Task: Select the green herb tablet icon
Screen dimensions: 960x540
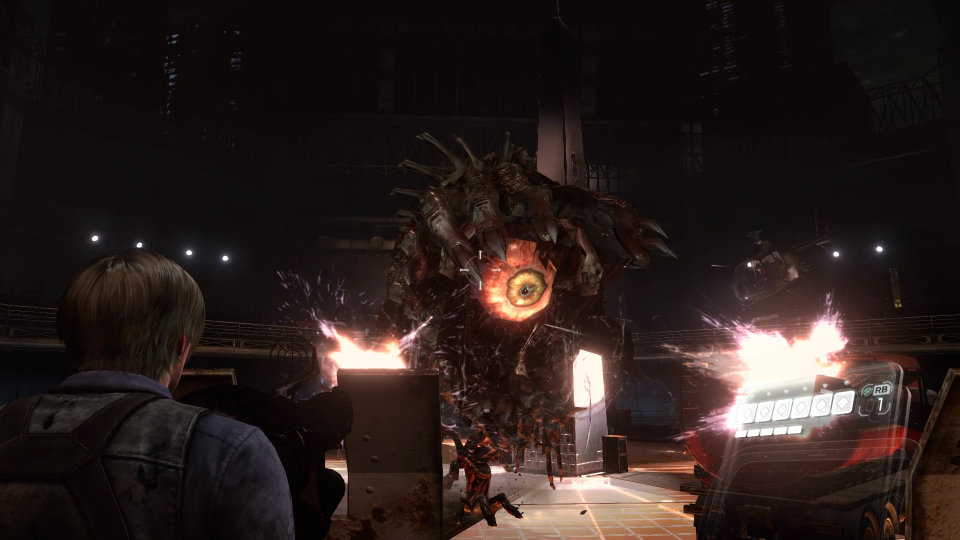Action: click(x=867, y=390)
